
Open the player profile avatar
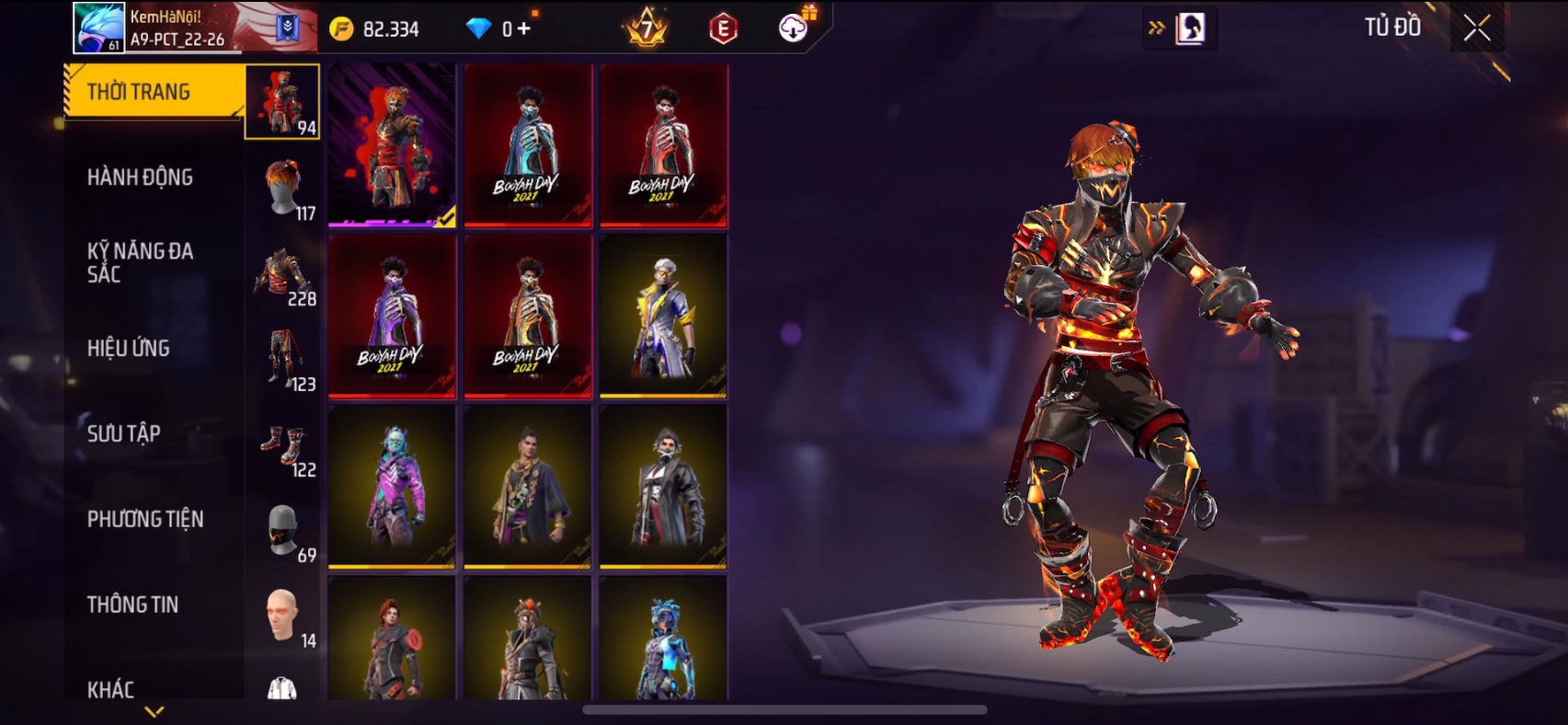[x=99, y=28]
